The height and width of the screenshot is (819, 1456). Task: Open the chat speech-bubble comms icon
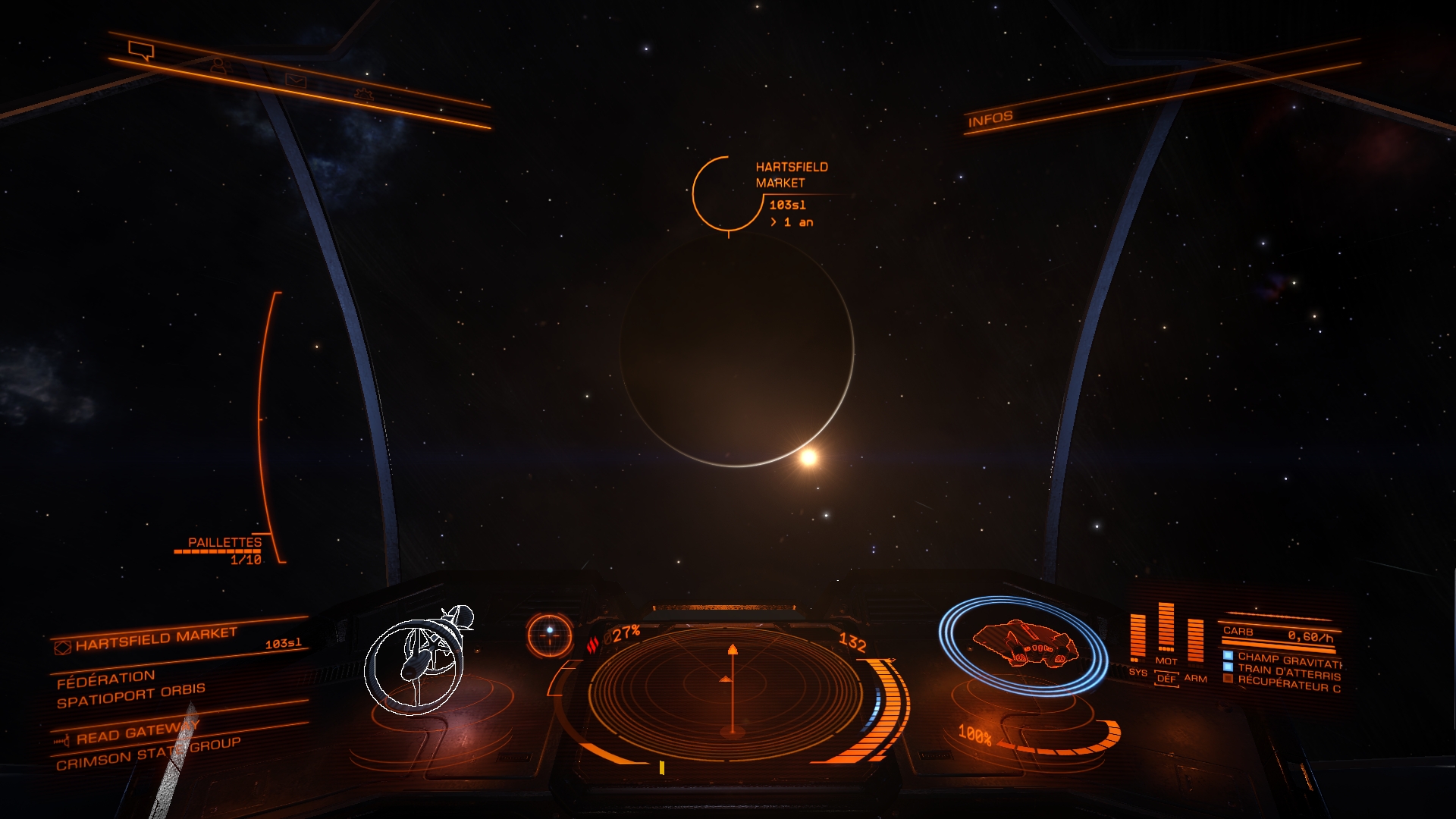(x=141, y=51)
